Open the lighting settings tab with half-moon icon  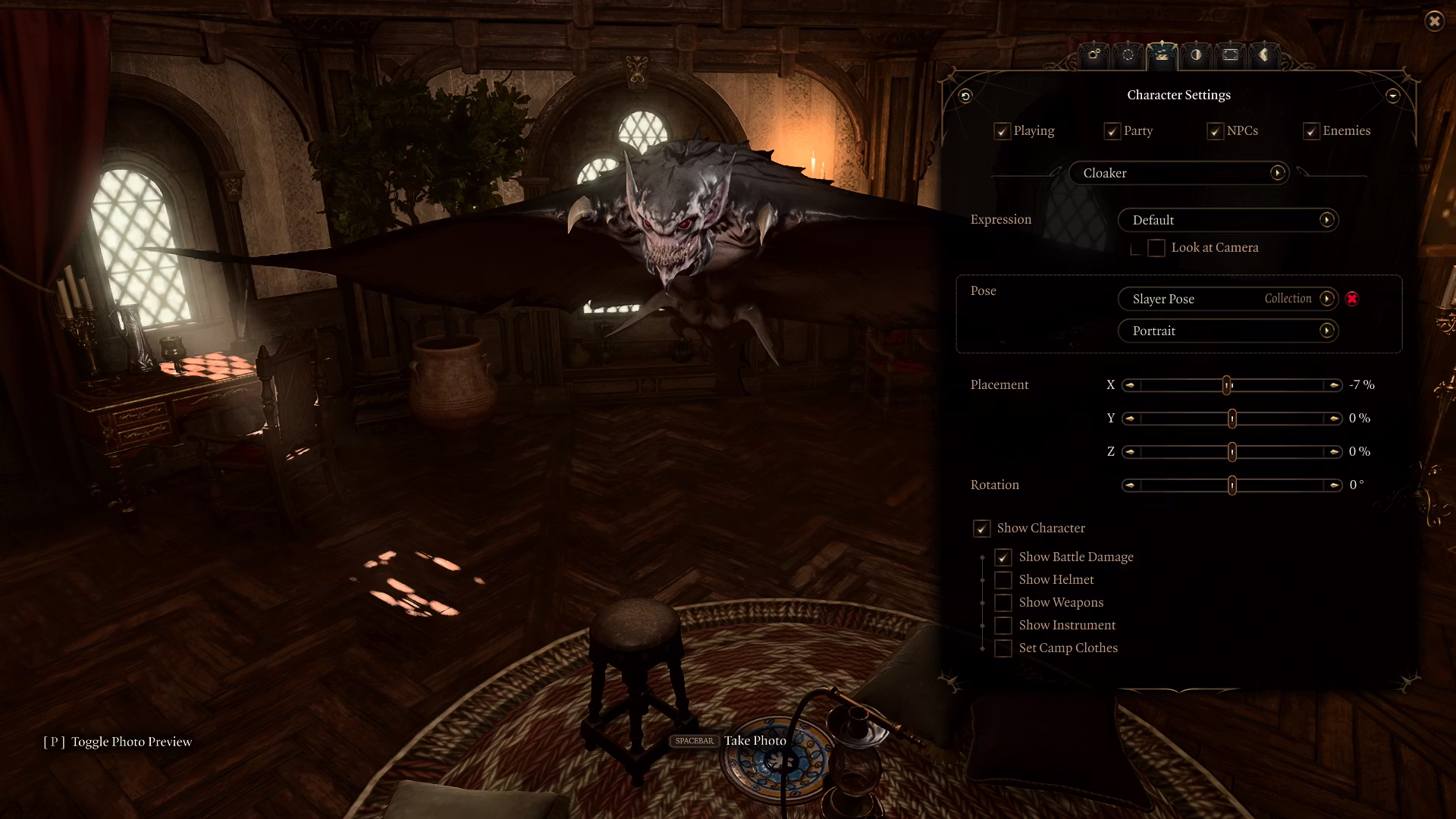1196,55
